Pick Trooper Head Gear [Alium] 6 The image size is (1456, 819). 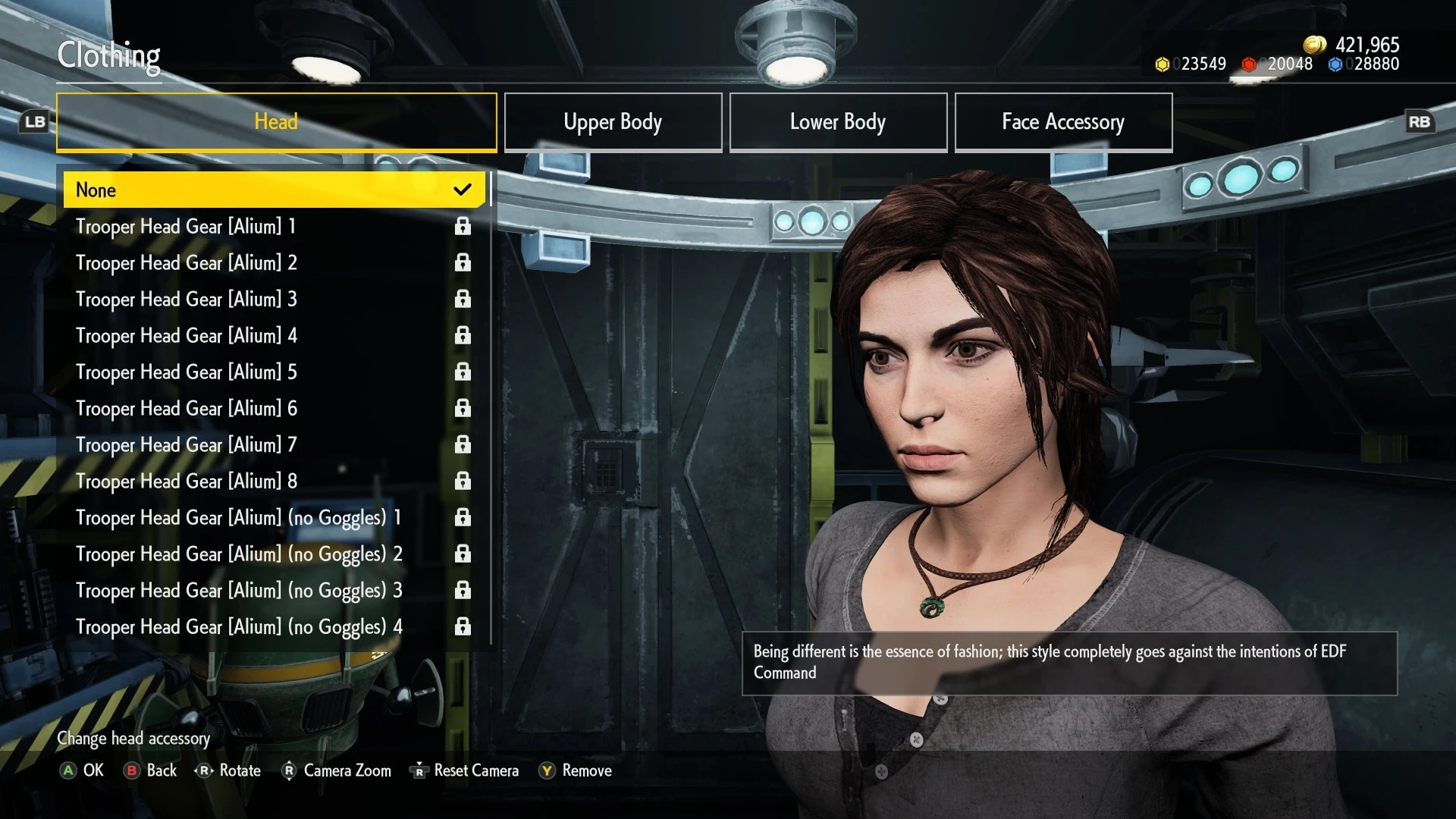(273, 408)
